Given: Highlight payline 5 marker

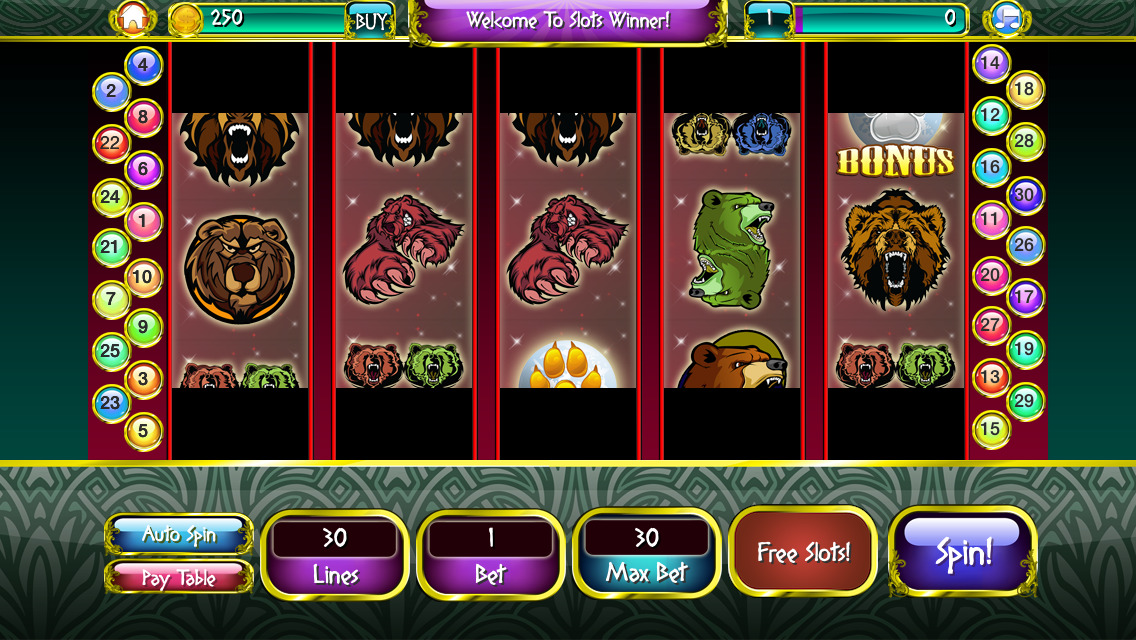Looking at the screenshot, I should click(x=144, y=431).
